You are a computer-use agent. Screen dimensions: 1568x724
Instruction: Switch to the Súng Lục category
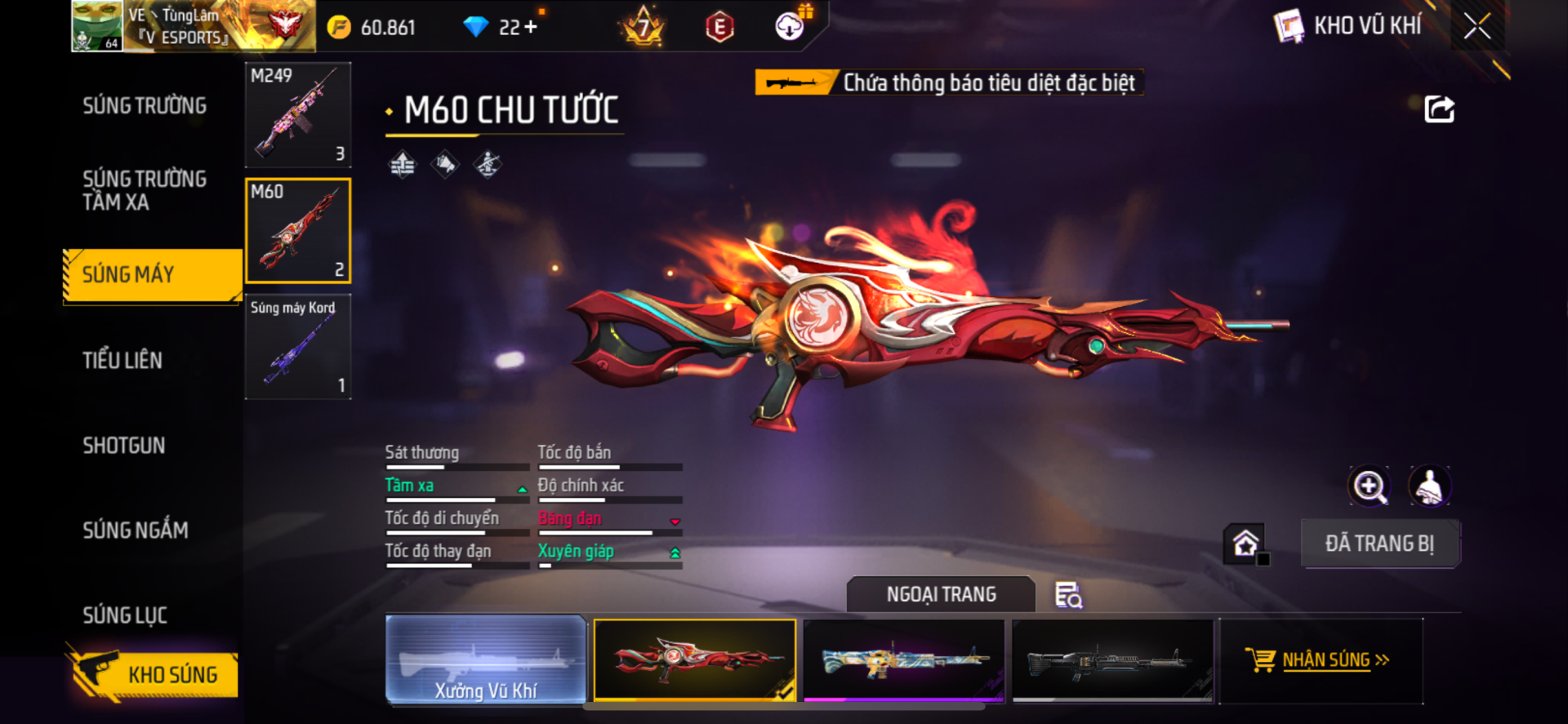coord(125,615)
